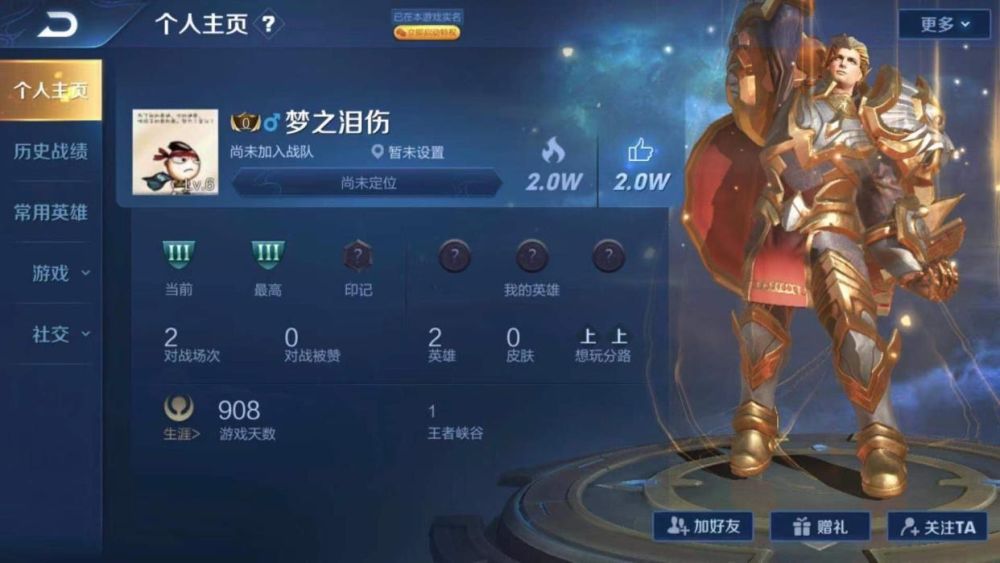The width and height of the screenshot is (1000, 563).
Task: View the 印记 badge icon
Action: coord(358,257)
